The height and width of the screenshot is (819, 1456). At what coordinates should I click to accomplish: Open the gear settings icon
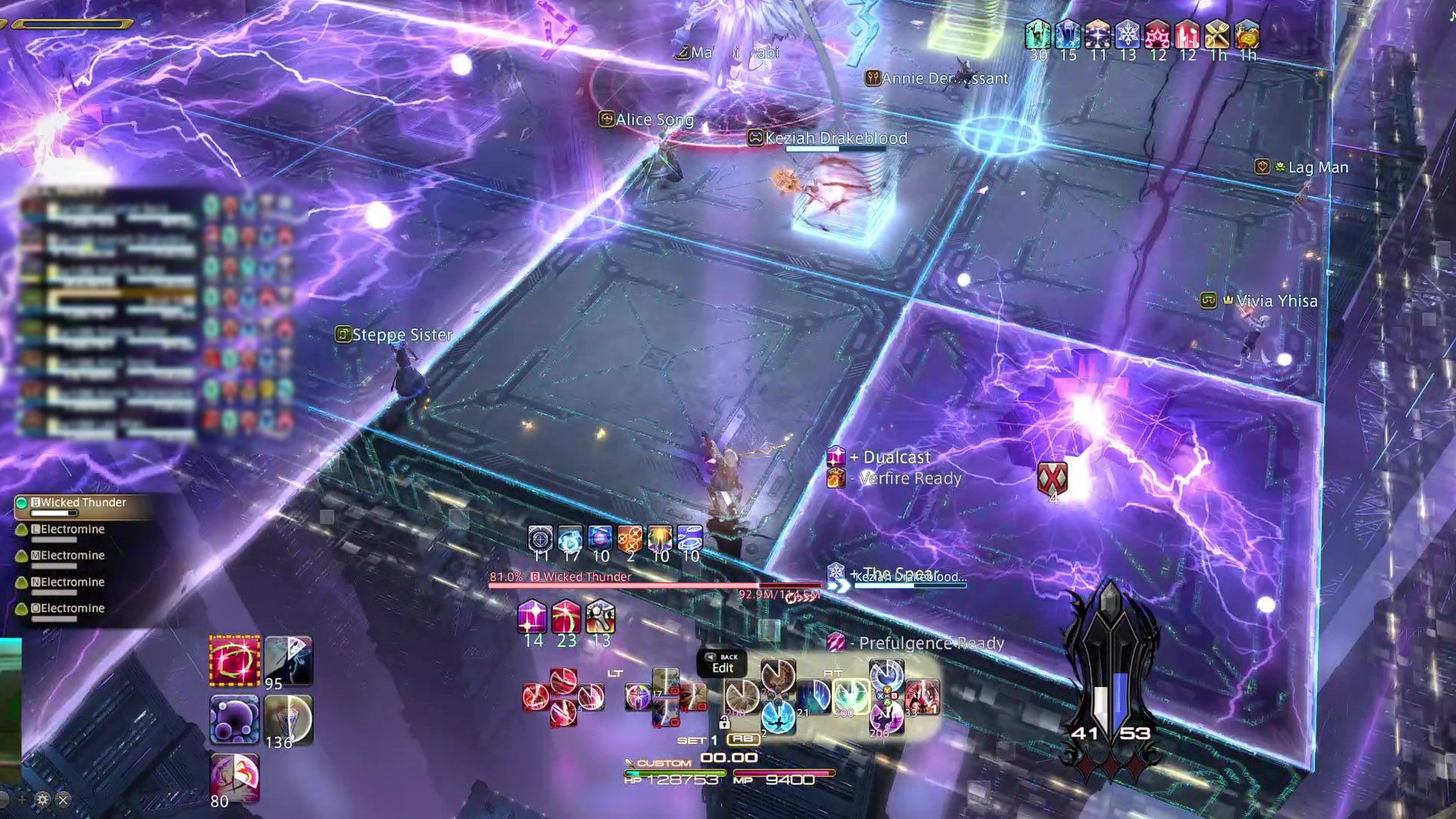(x=42, y=799)
